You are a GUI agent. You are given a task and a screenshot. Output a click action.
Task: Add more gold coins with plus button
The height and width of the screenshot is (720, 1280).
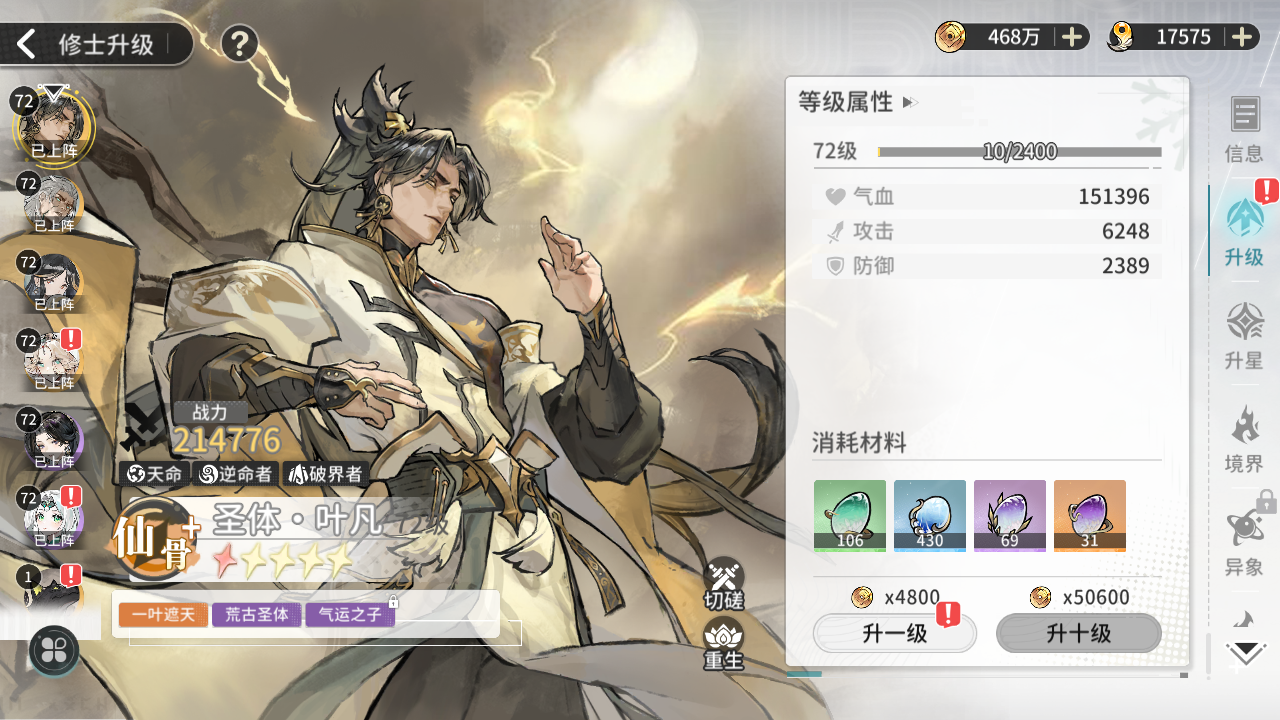(1072, 37)
